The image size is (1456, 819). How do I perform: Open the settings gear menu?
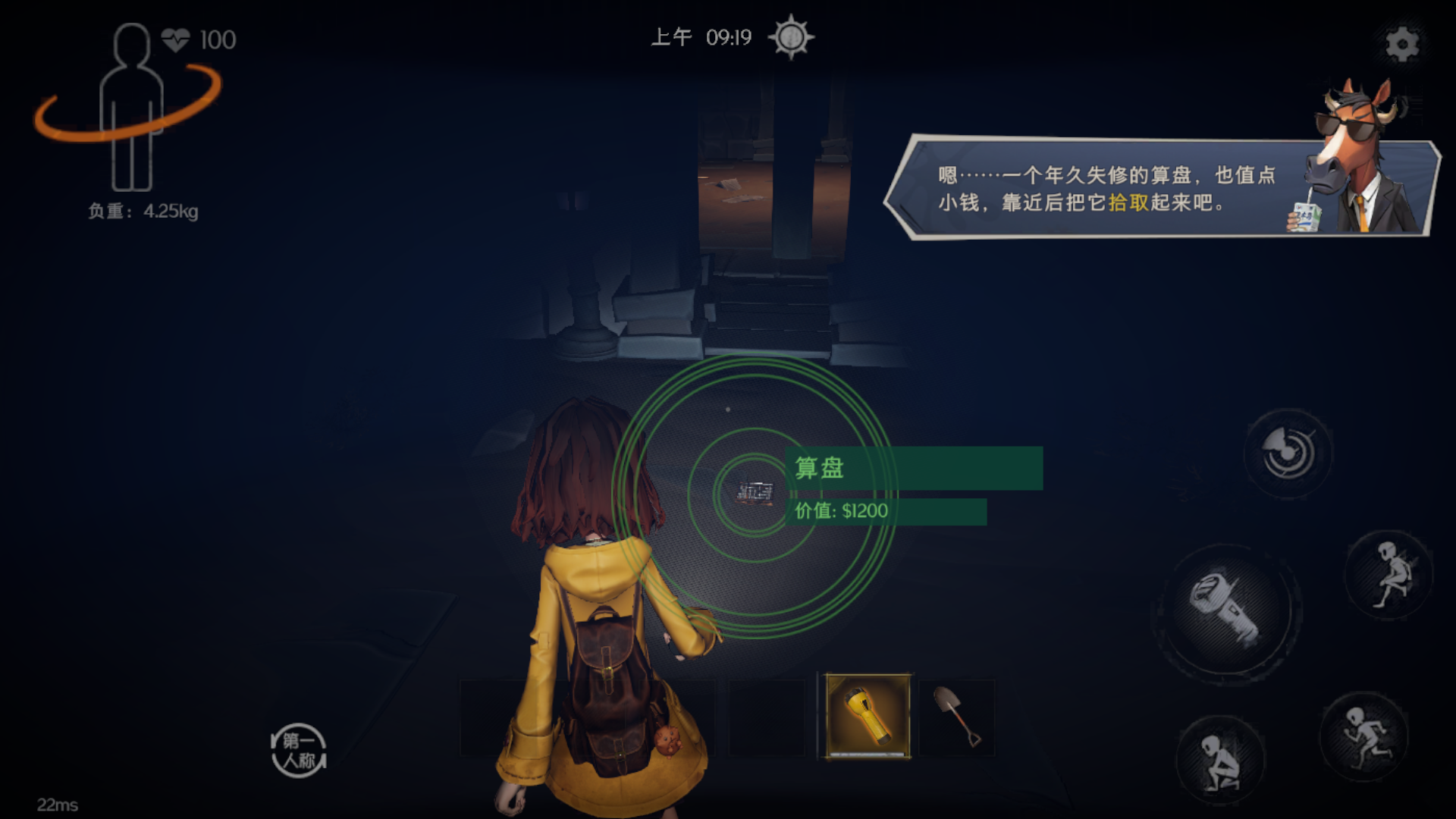tap(1402, 44)
